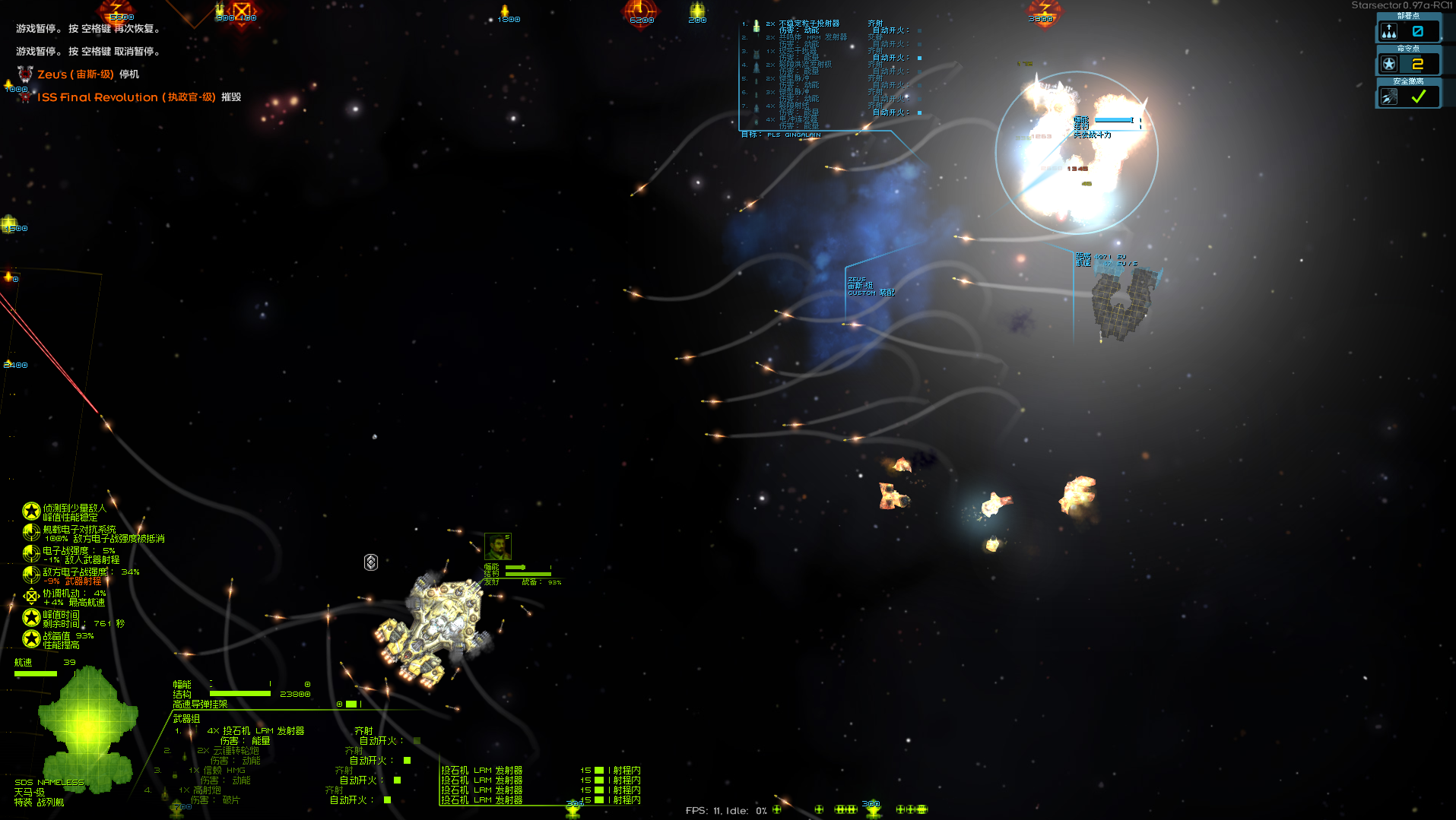Toggle autofire for the 投石机 LRM group
1456x820 pixels.
[417, 741]
